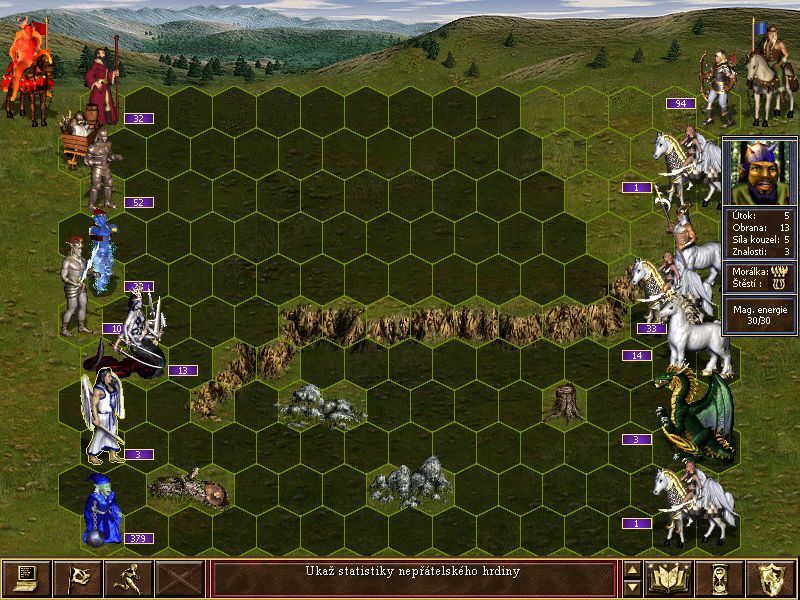The image size is (800, 600).
Task: Surrender using the white flag button
Action: tap(77, 578)
